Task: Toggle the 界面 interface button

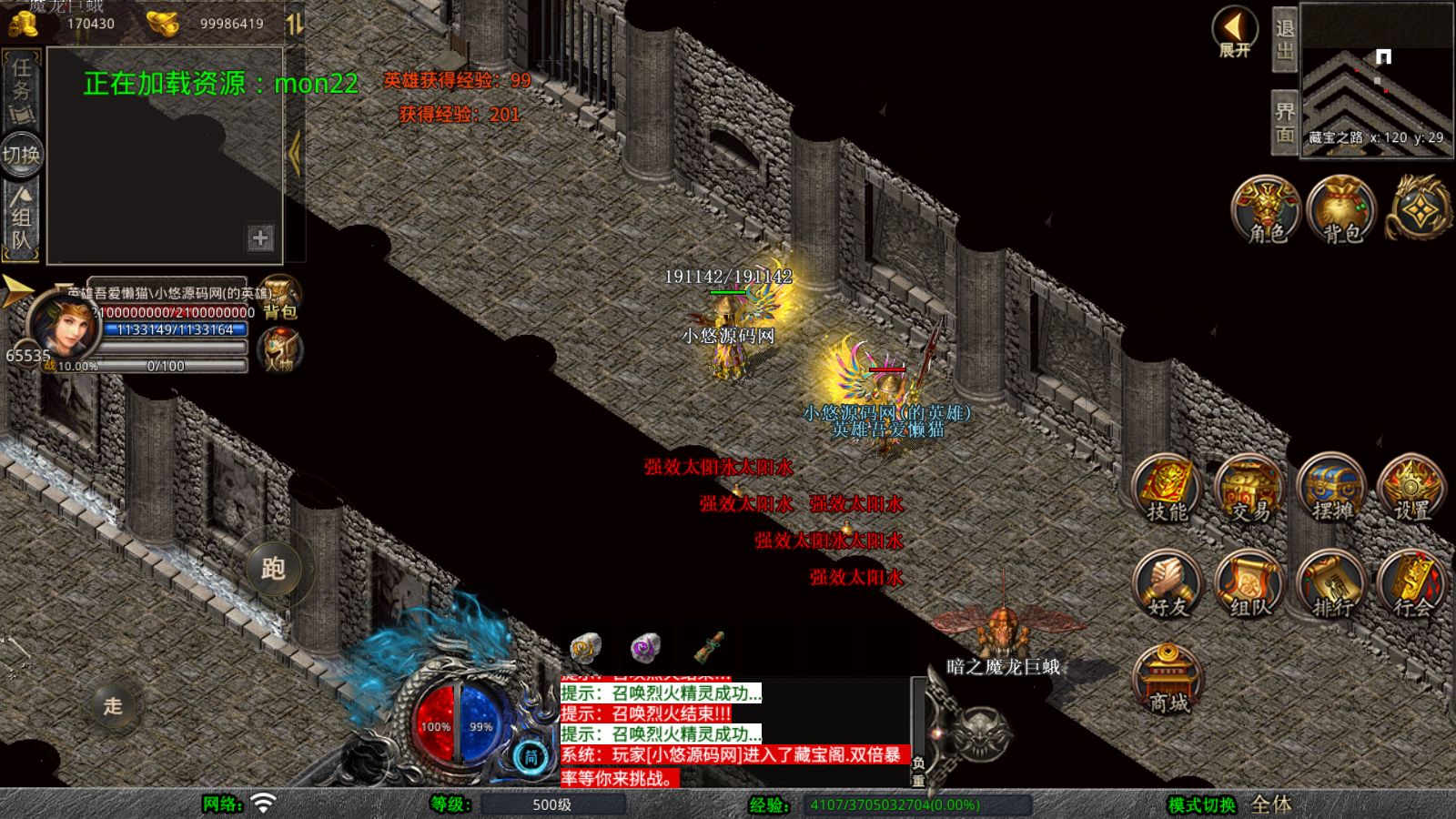Action: point(1284,123)
